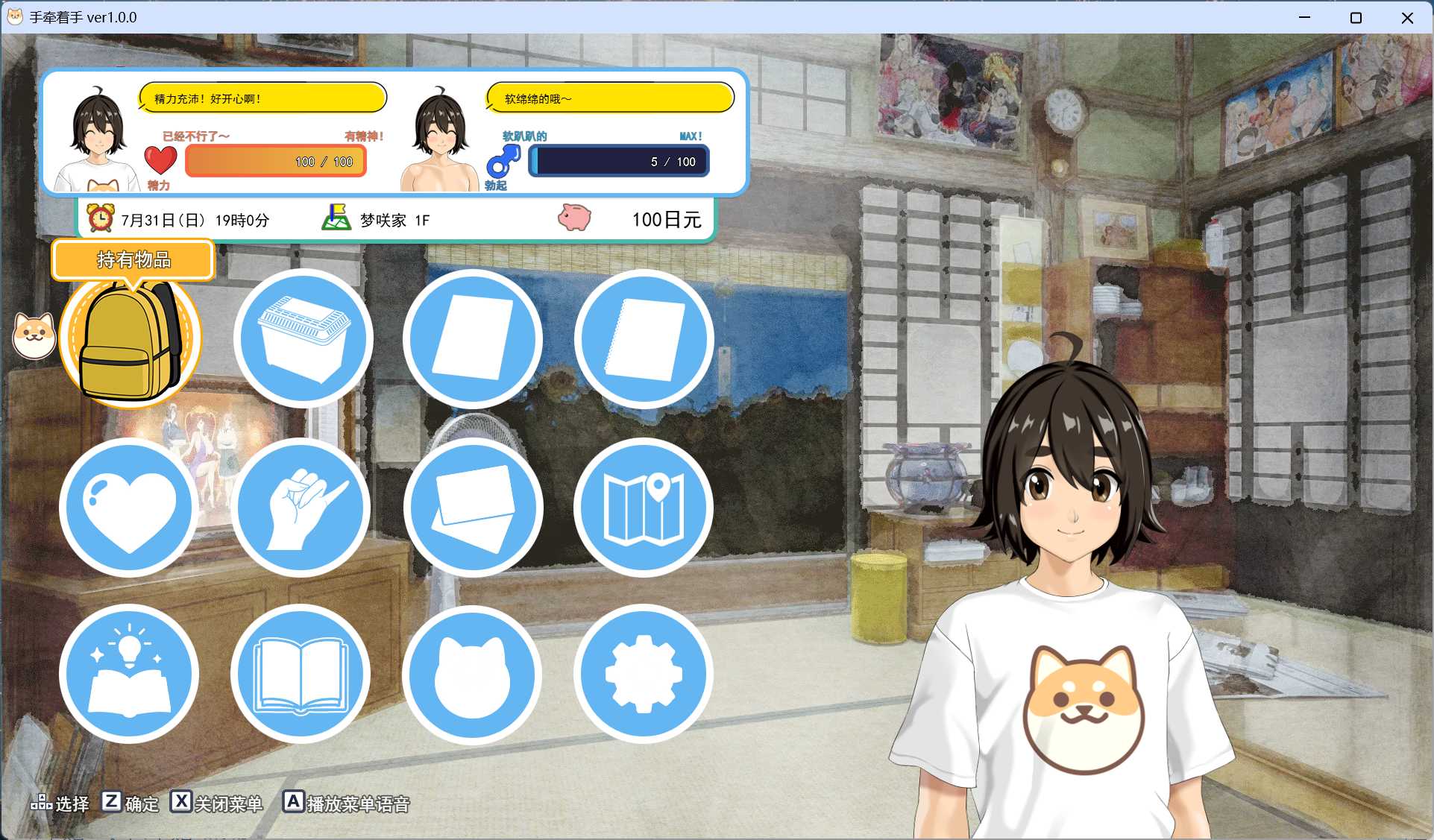This screenshot has height=840, width=1434.
Task: Choose the stacked cards menu icon
Action: tap(473, 508)
